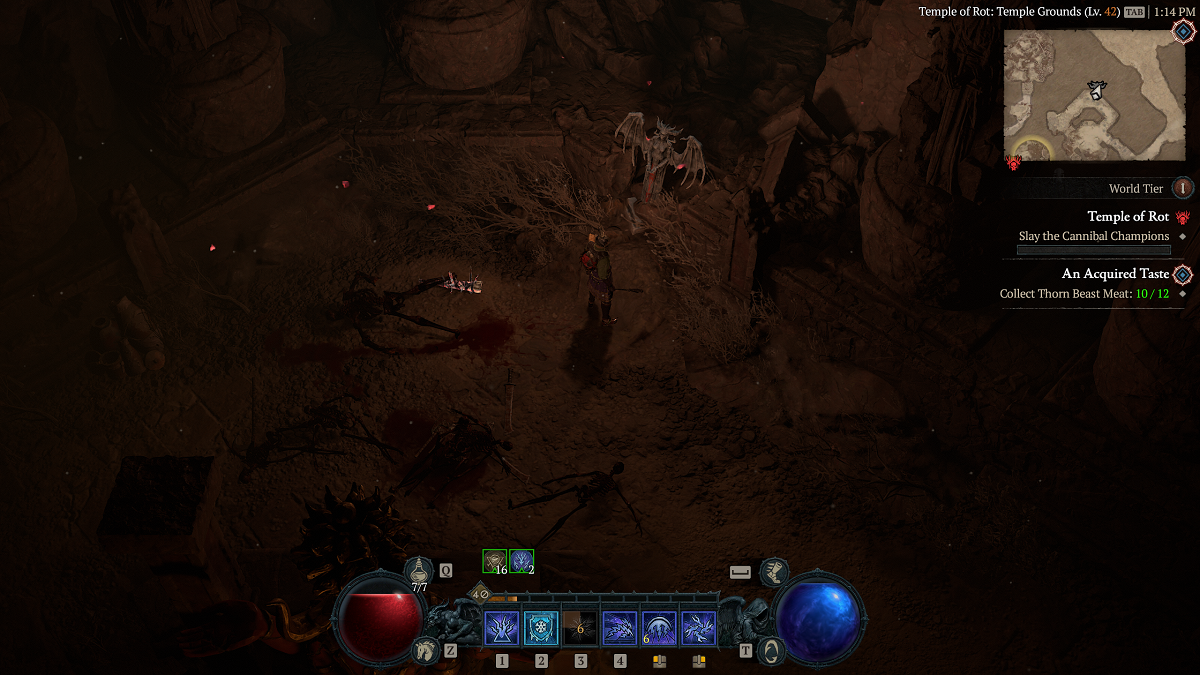The width and height of the screenshot is (1200, 675).
Task: Activate the dome-shaped lightning skill showing 6
Action: 659,629
